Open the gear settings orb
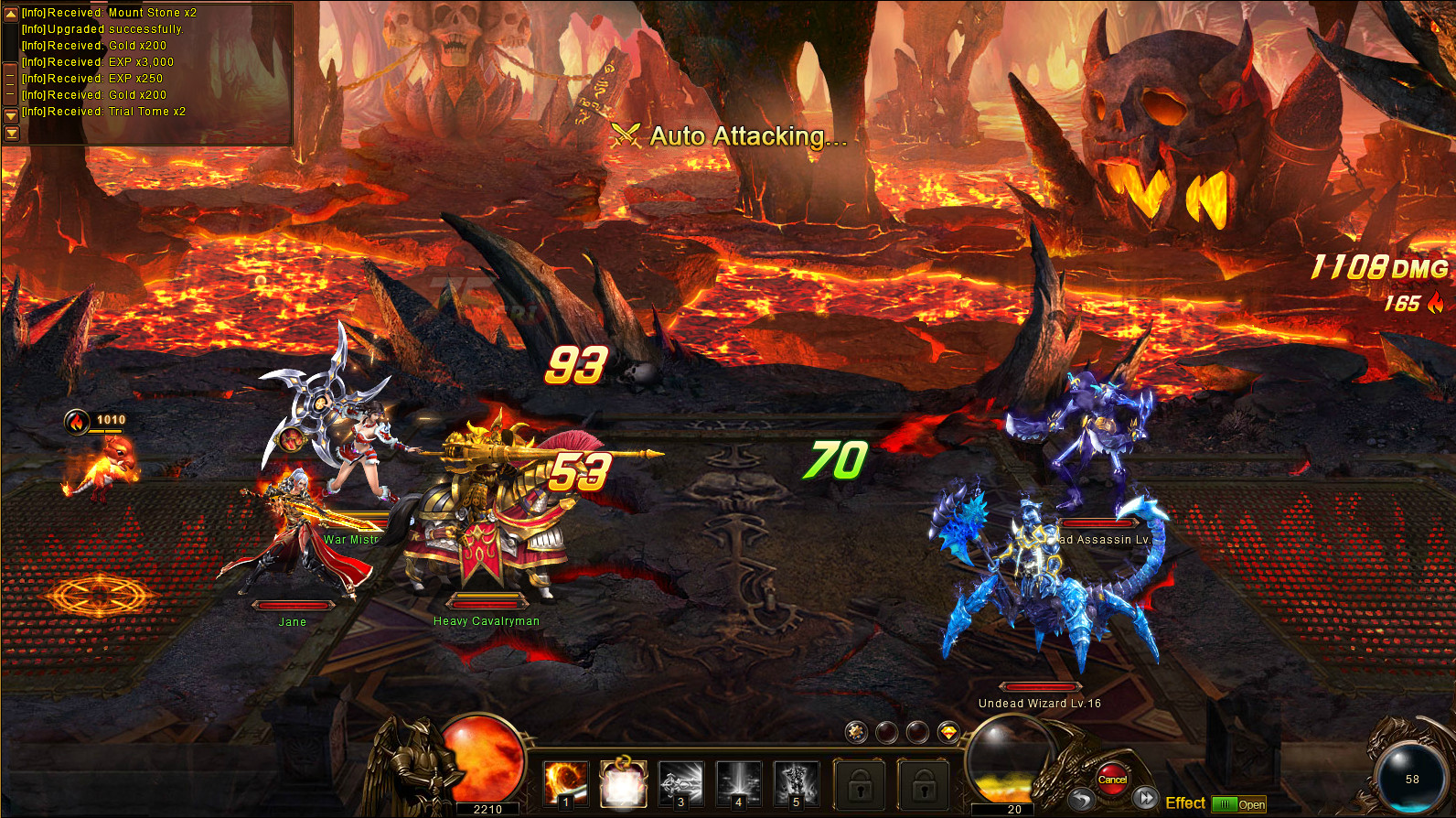The height and width of the screenshot is (818, 1456). click(856, 731)
